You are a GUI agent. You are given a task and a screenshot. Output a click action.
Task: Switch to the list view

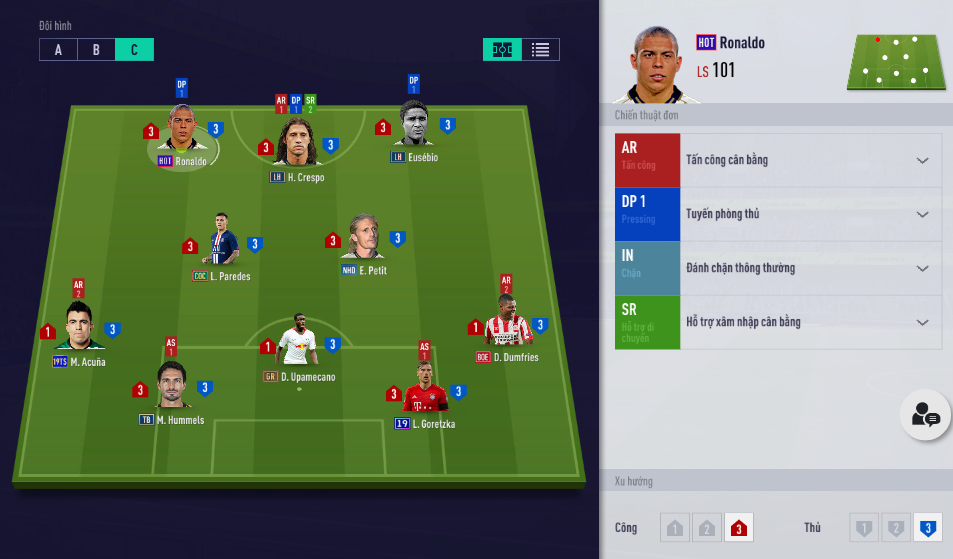pos(540,50)
